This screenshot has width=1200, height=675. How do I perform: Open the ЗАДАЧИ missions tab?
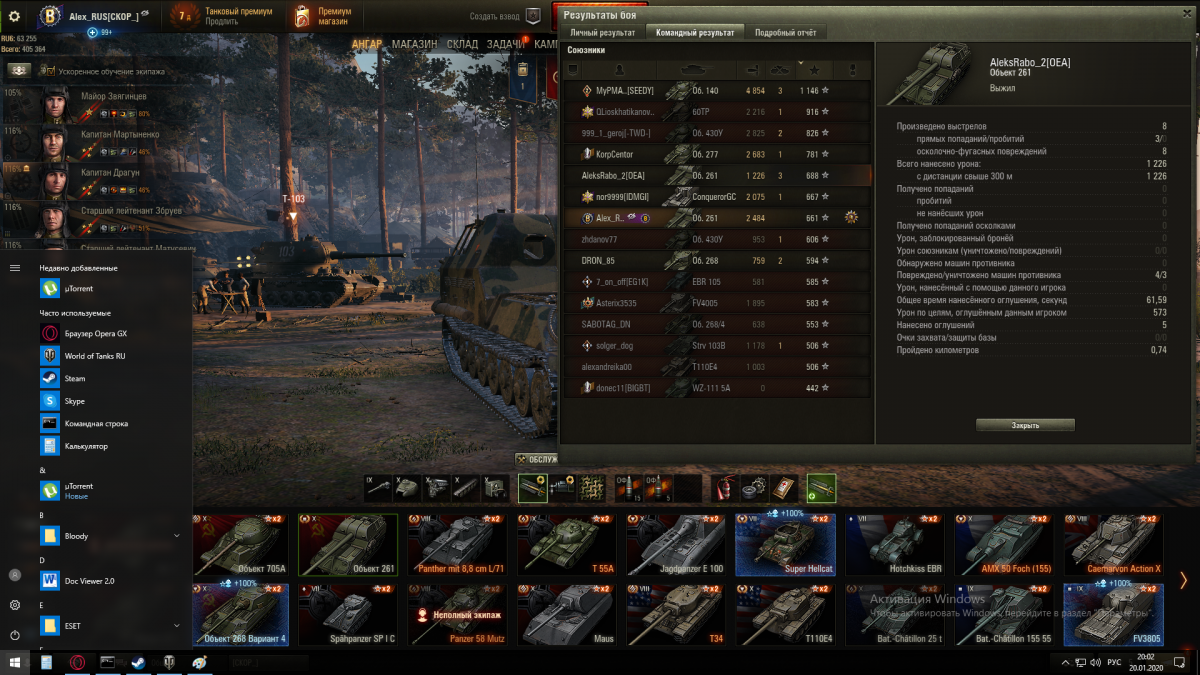[x=506, y=44]
